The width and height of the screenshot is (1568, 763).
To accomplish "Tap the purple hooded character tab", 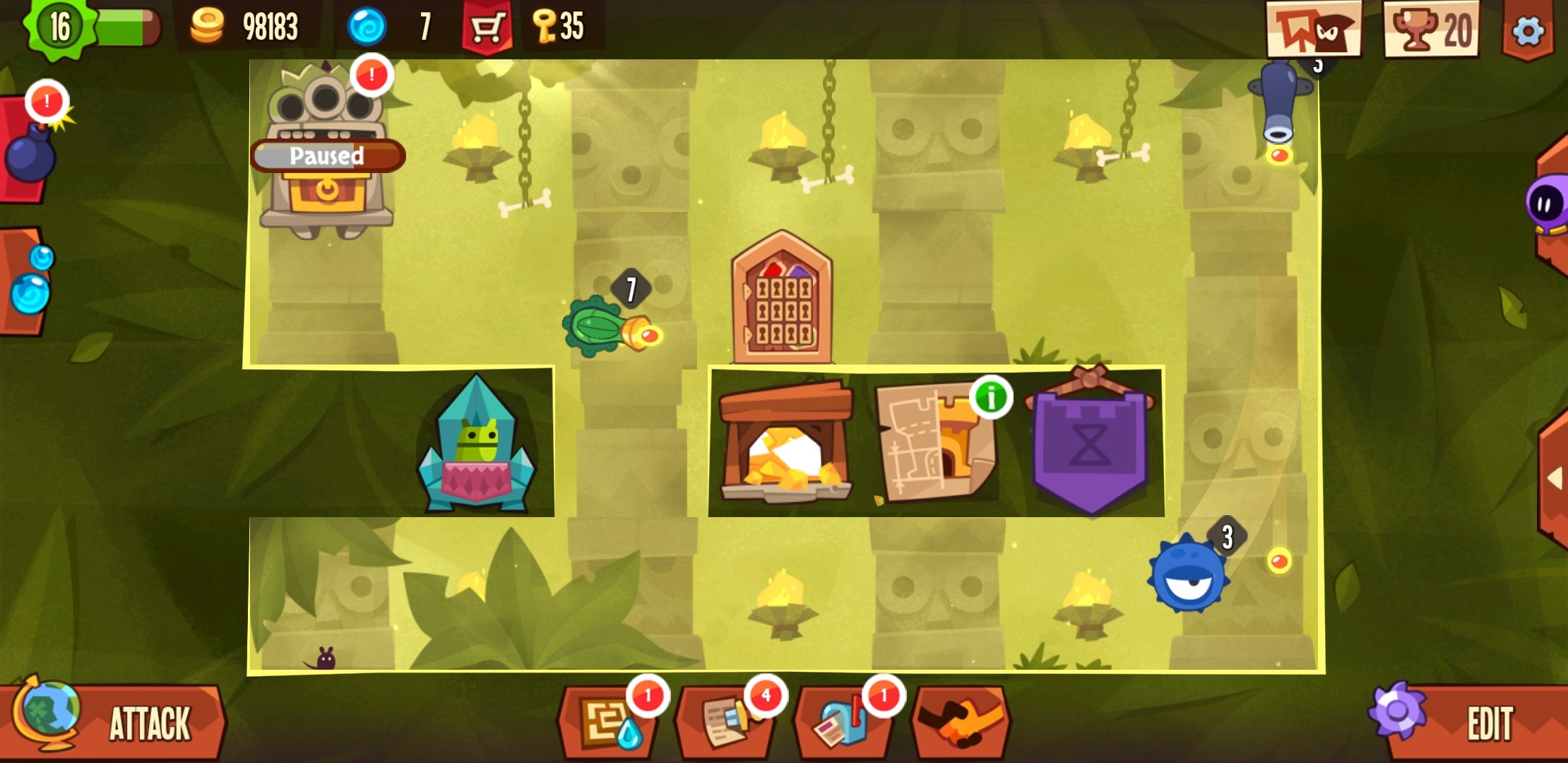I will [1547, 205].
